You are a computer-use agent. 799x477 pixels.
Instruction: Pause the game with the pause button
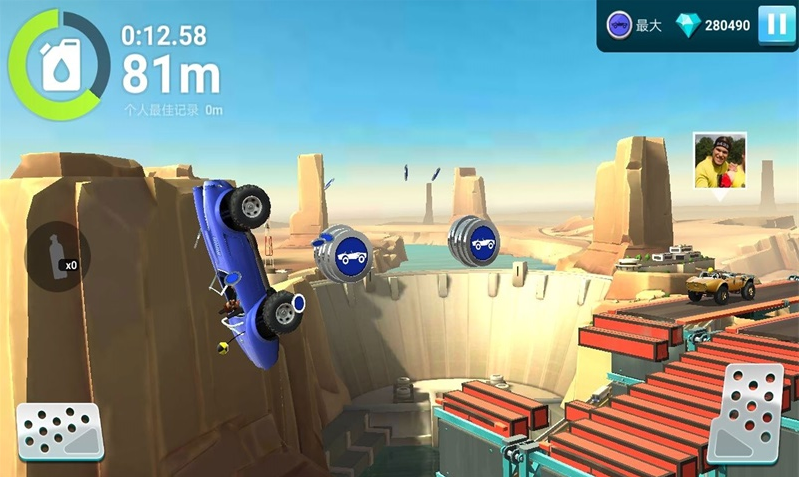coord(776,25)
